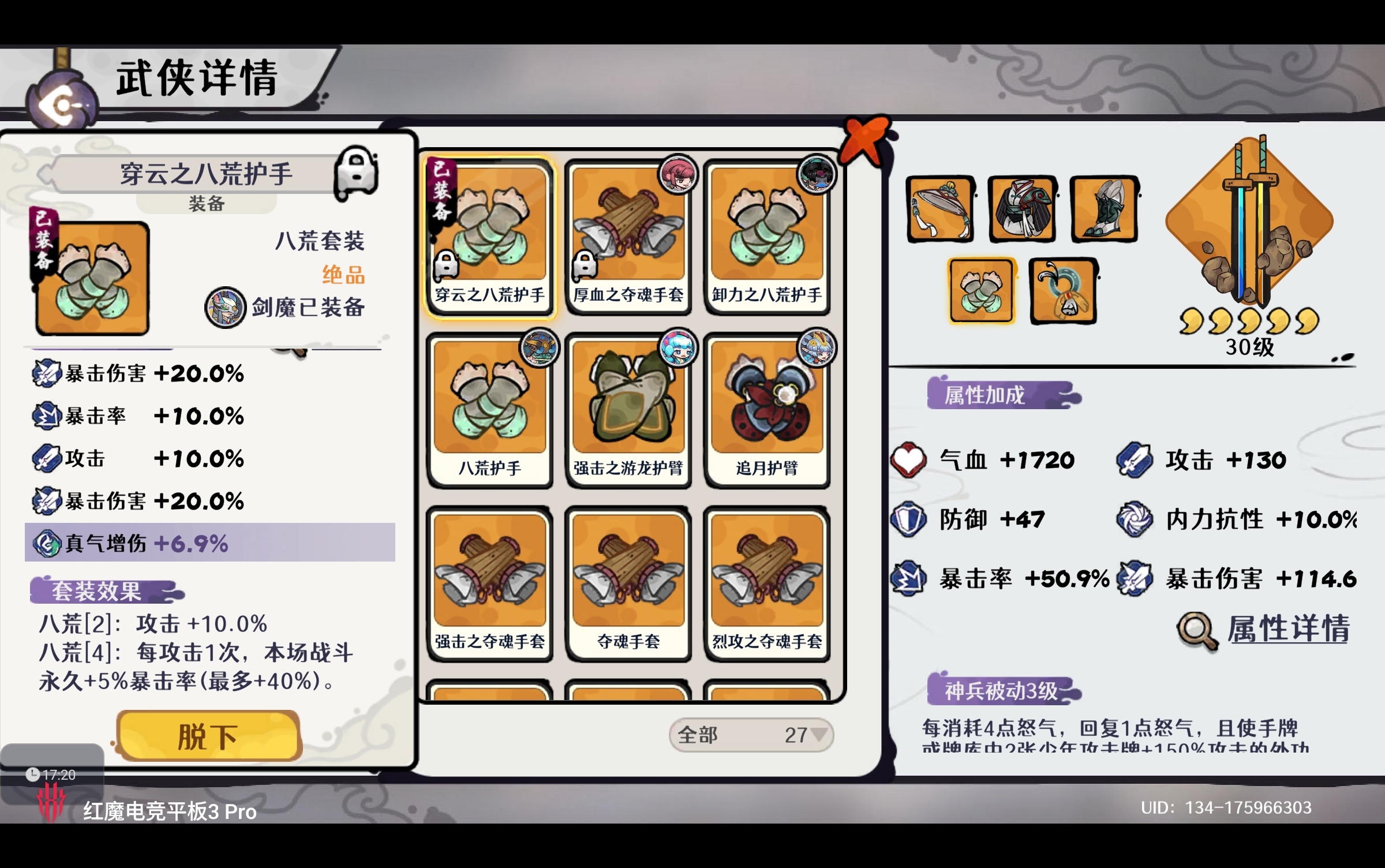The height and width of the screenshot is (868, 1385).
Task: Open the twin swords weapon slot
Action: tap(1249, 222)
